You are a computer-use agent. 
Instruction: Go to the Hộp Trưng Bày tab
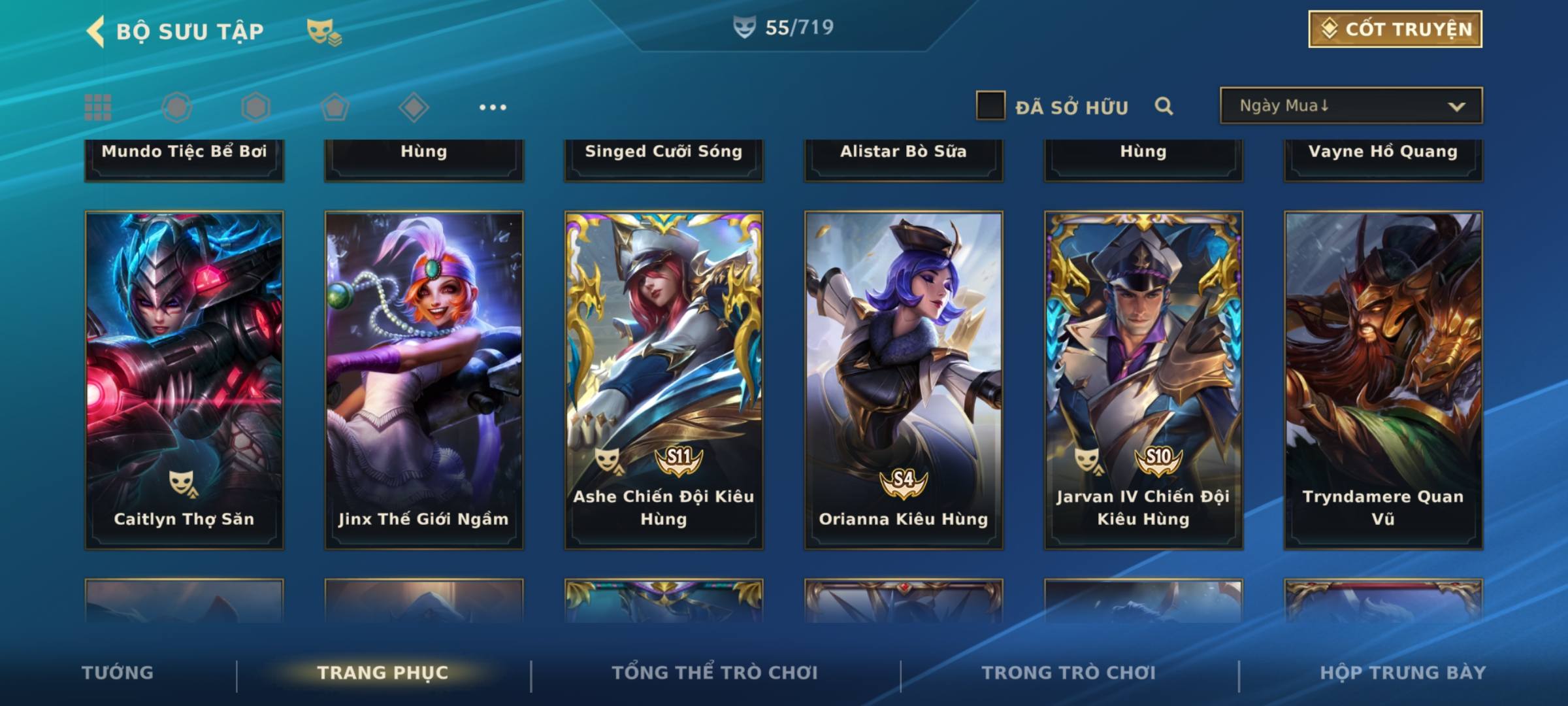[x=1403, y=673]
